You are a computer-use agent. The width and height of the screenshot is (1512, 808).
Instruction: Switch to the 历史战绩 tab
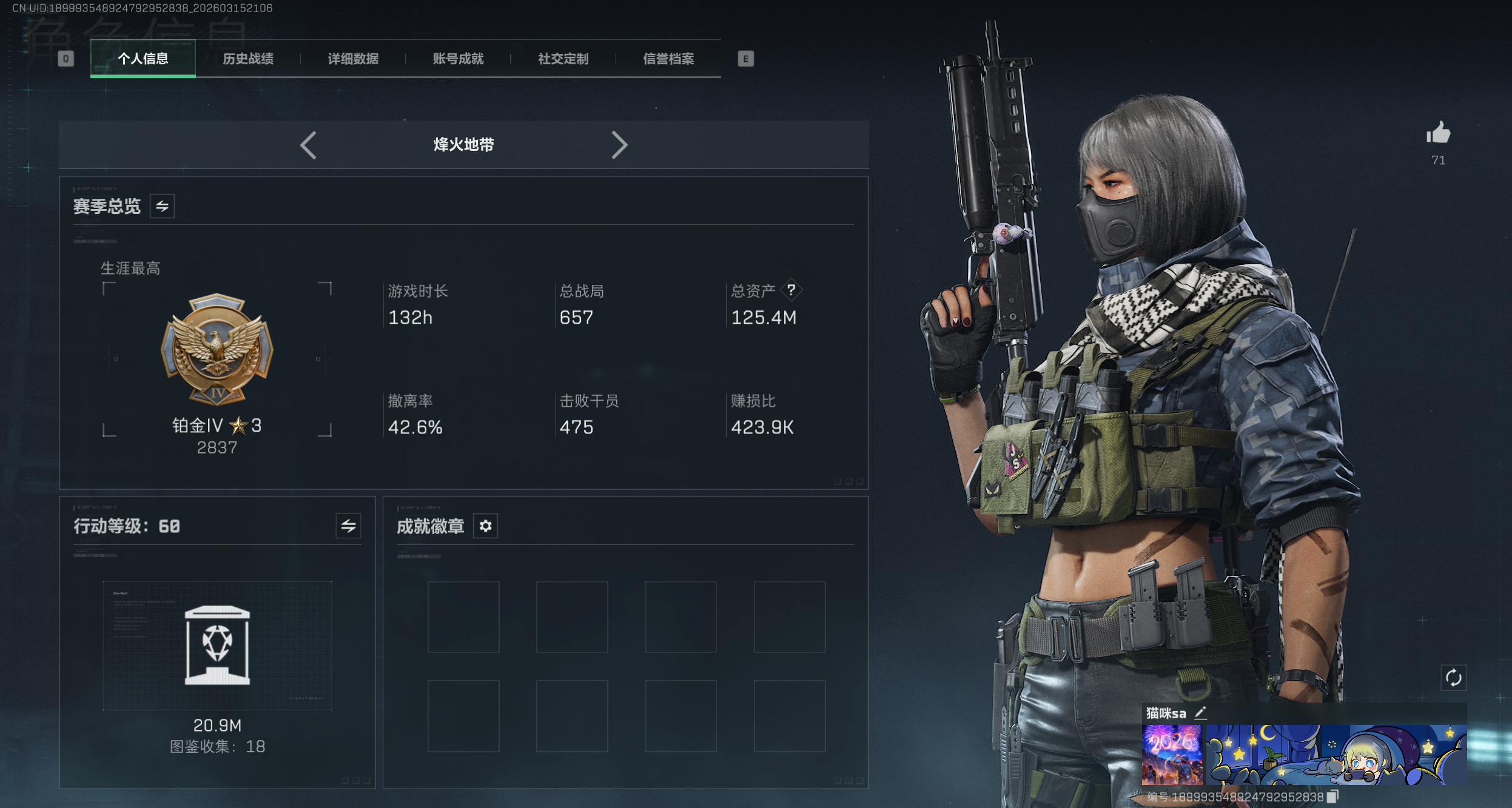(x=249, y=59)
